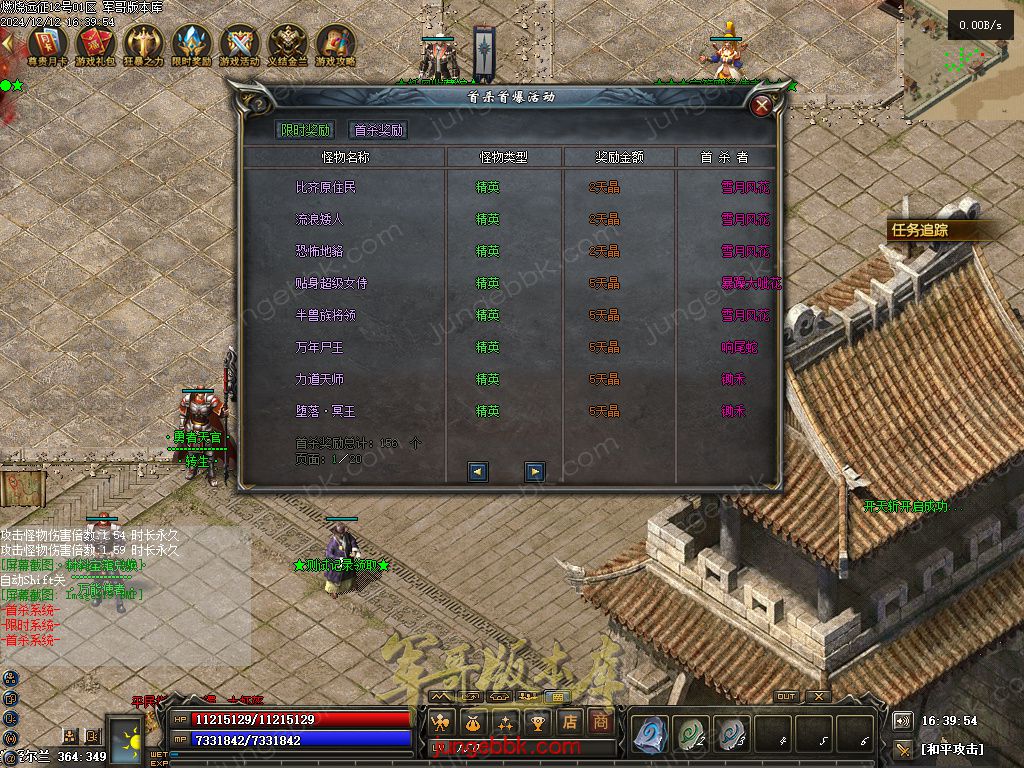Toggle the sound speaker button
This screenshot has width=1024, height=768.
coord(902,720)
